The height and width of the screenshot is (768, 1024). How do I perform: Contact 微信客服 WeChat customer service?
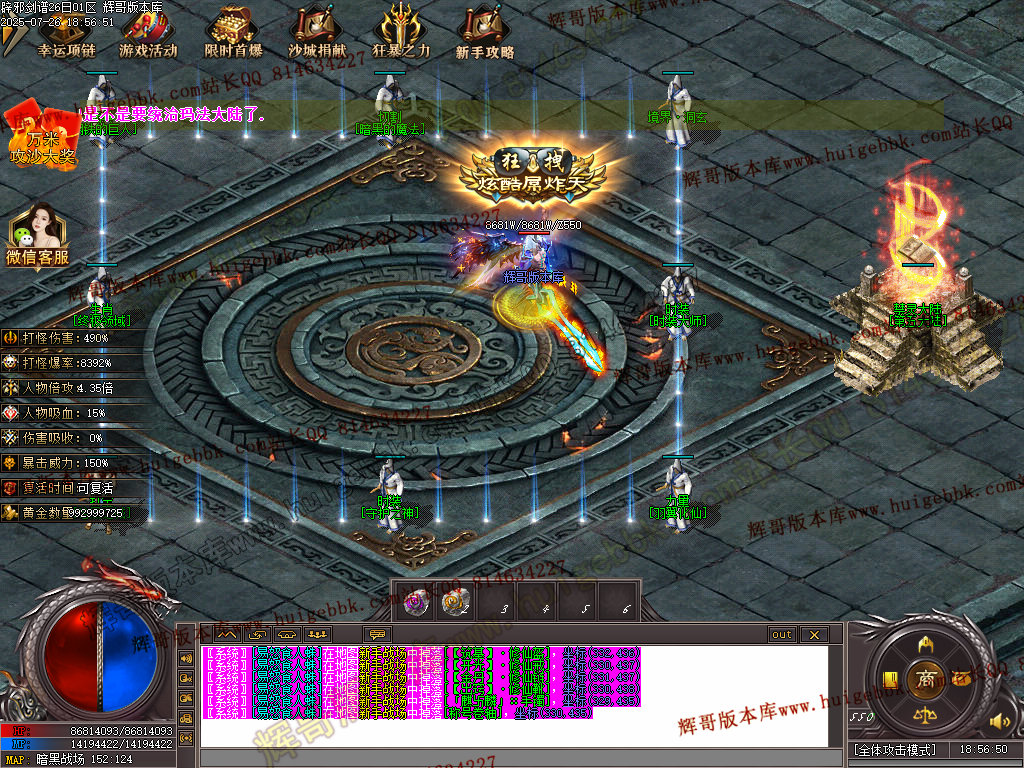pos(38,235)
